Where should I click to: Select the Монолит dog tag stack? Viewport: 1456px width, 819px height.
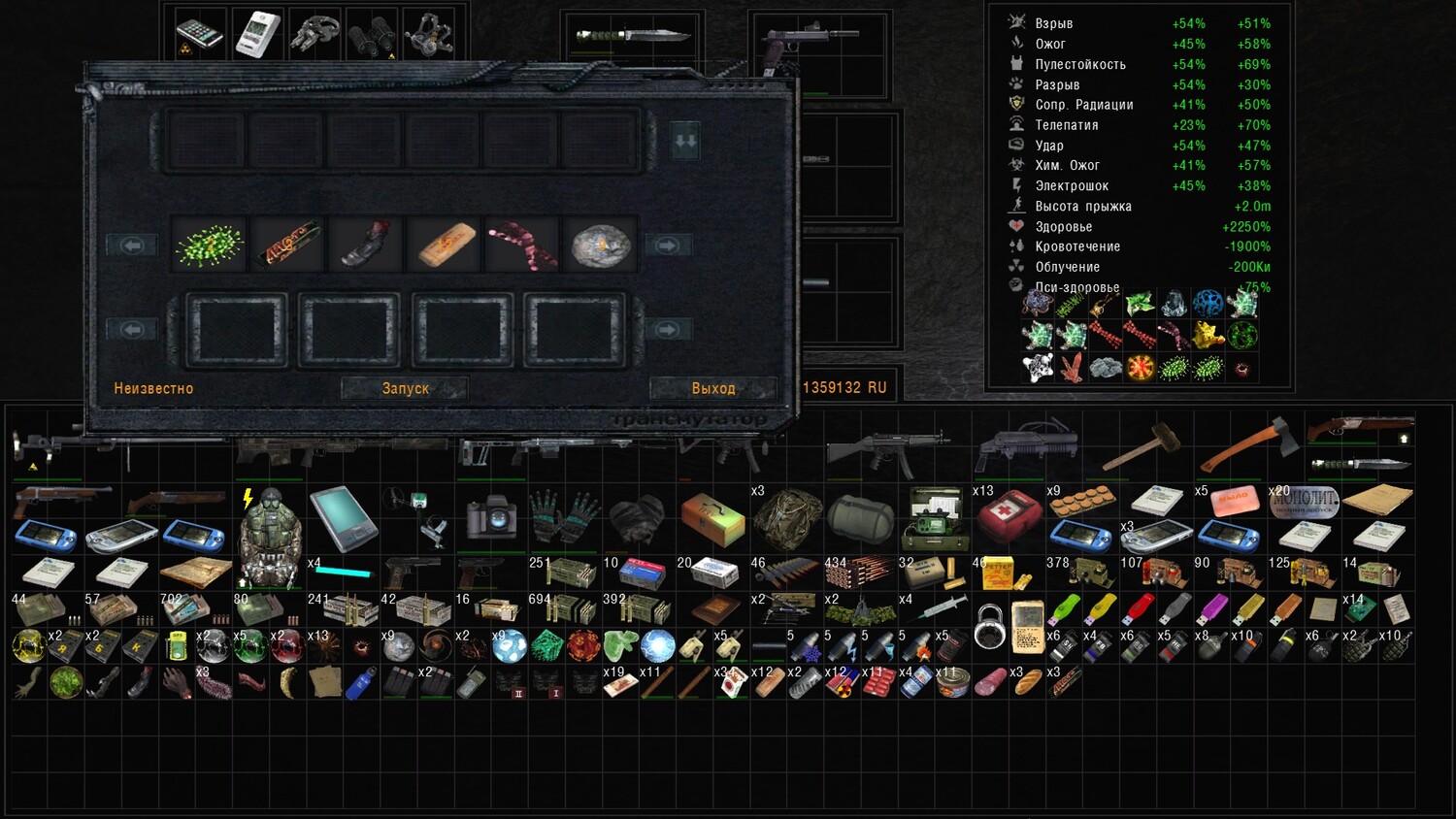pos(1304,502)
